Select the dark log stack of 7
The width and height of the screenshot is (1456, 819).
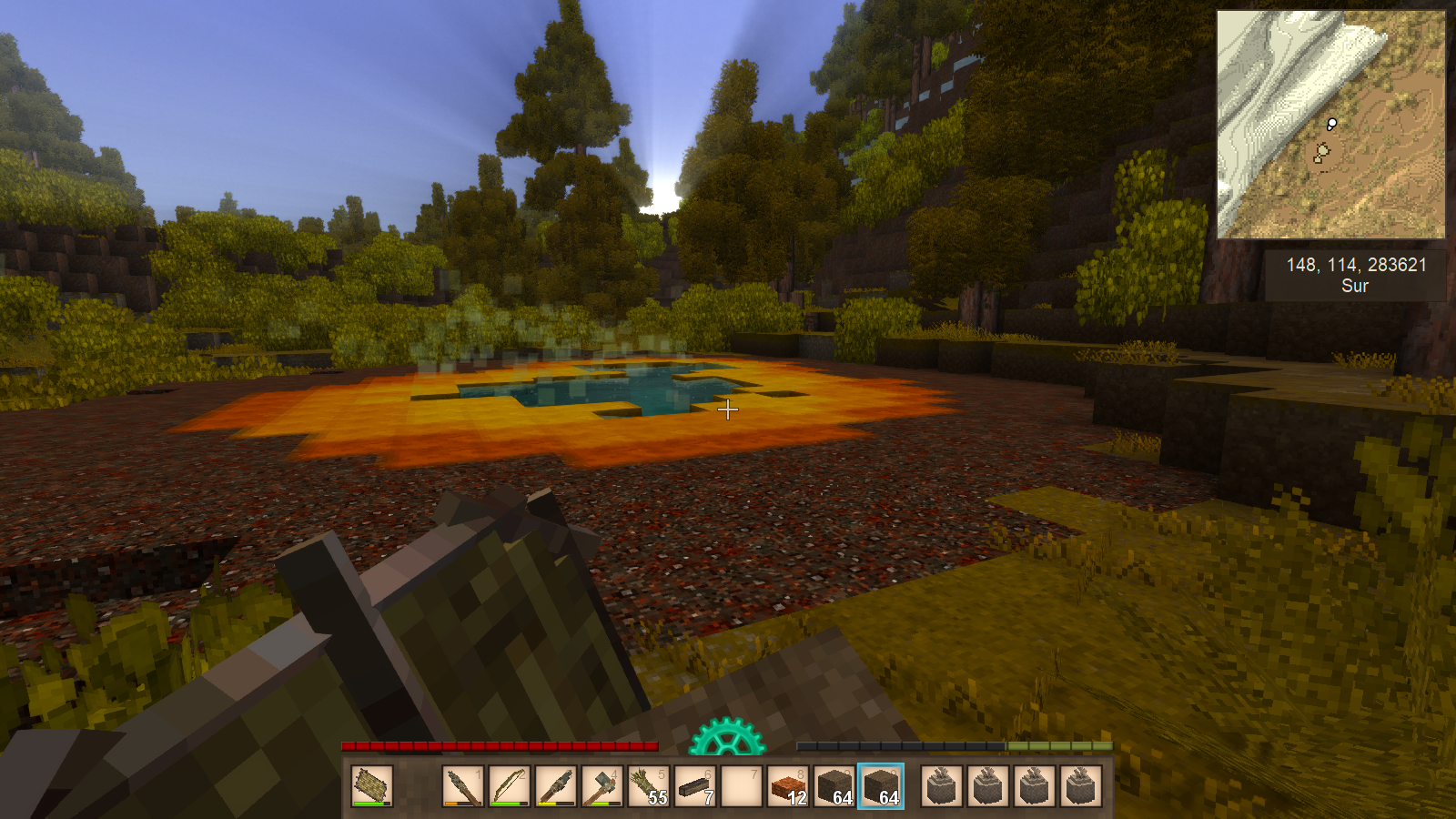pos(695,785)
